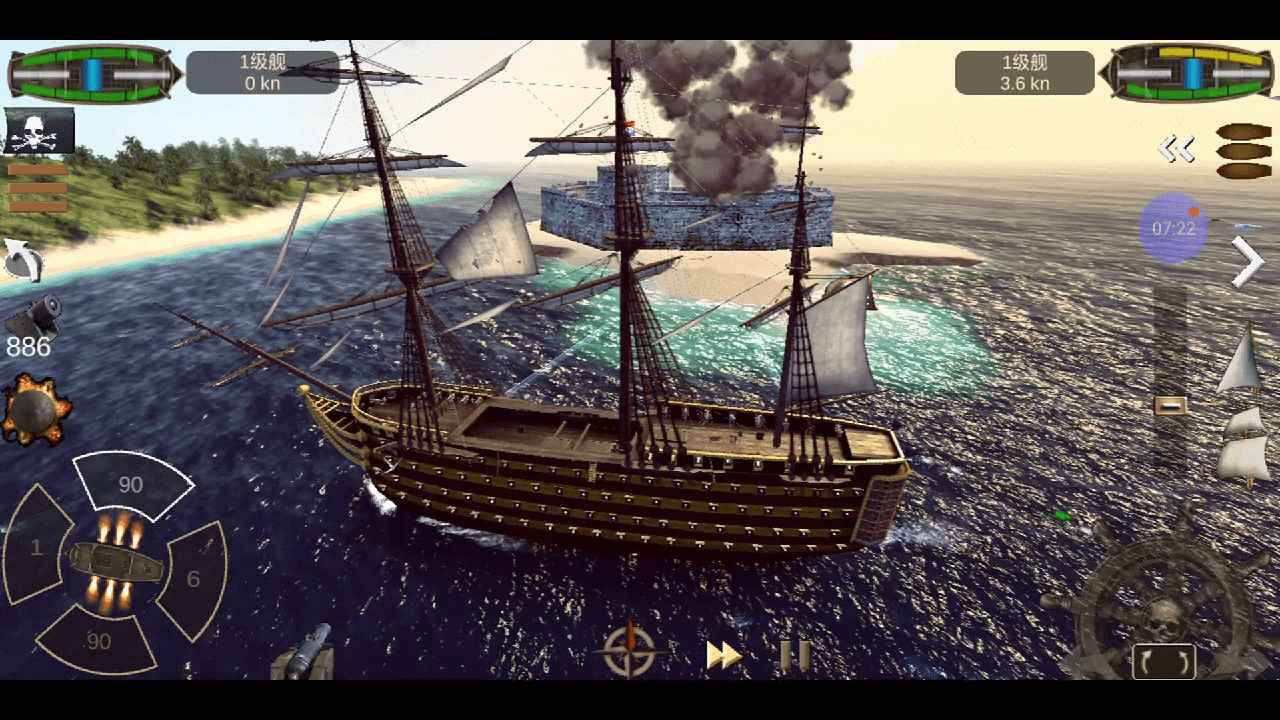Click the U-turn ship maneuver arrow
Viewport: 1280px width, 720px height.
pos(22,263)
